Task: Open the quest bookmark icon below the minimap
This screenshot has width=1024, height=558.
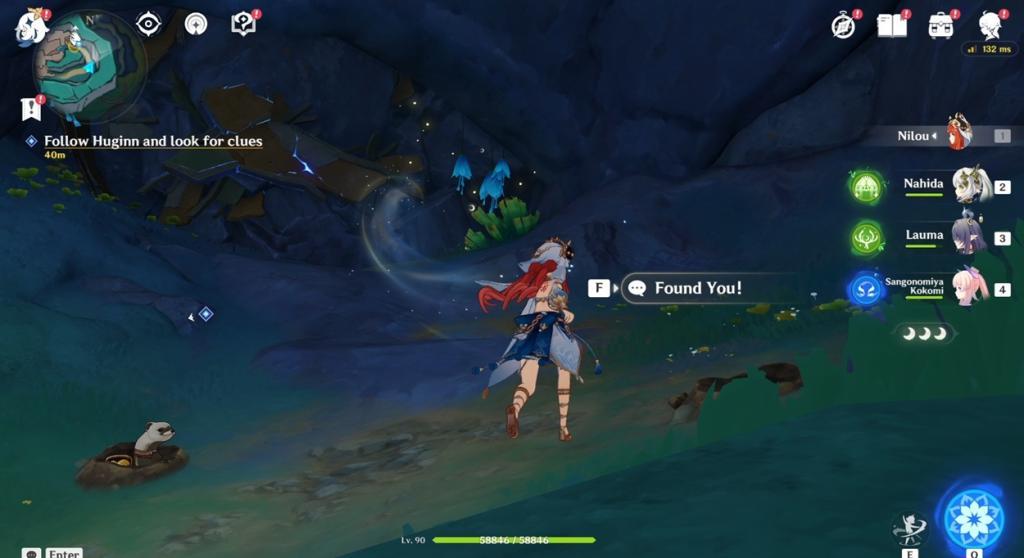Action: coord(30,108)
